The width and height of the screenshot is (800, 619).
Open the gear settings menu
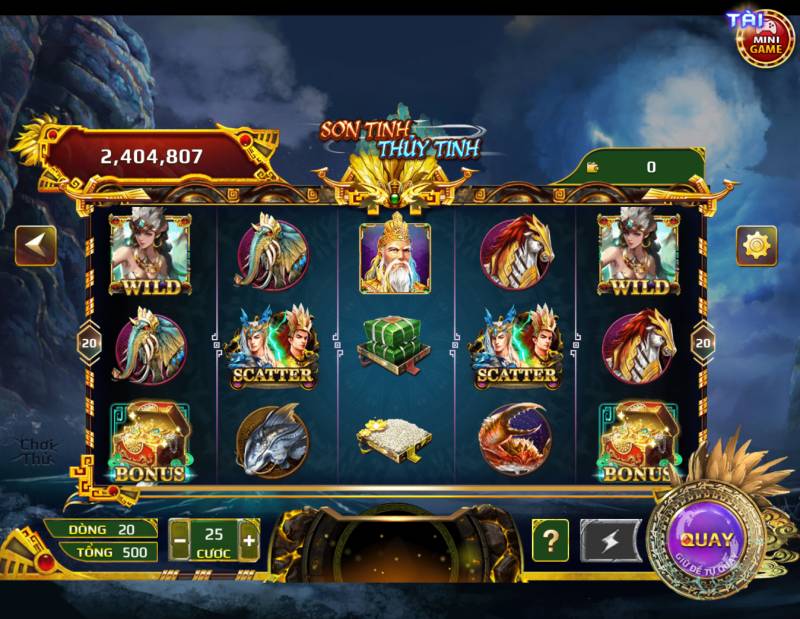tap(756, 245)
